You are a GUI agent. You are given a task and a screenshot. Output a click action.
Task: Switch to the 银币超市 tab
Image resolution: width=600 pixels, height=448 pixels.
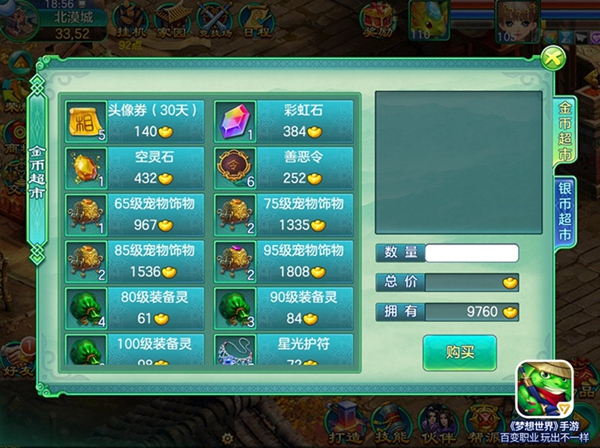coord(564,215)
